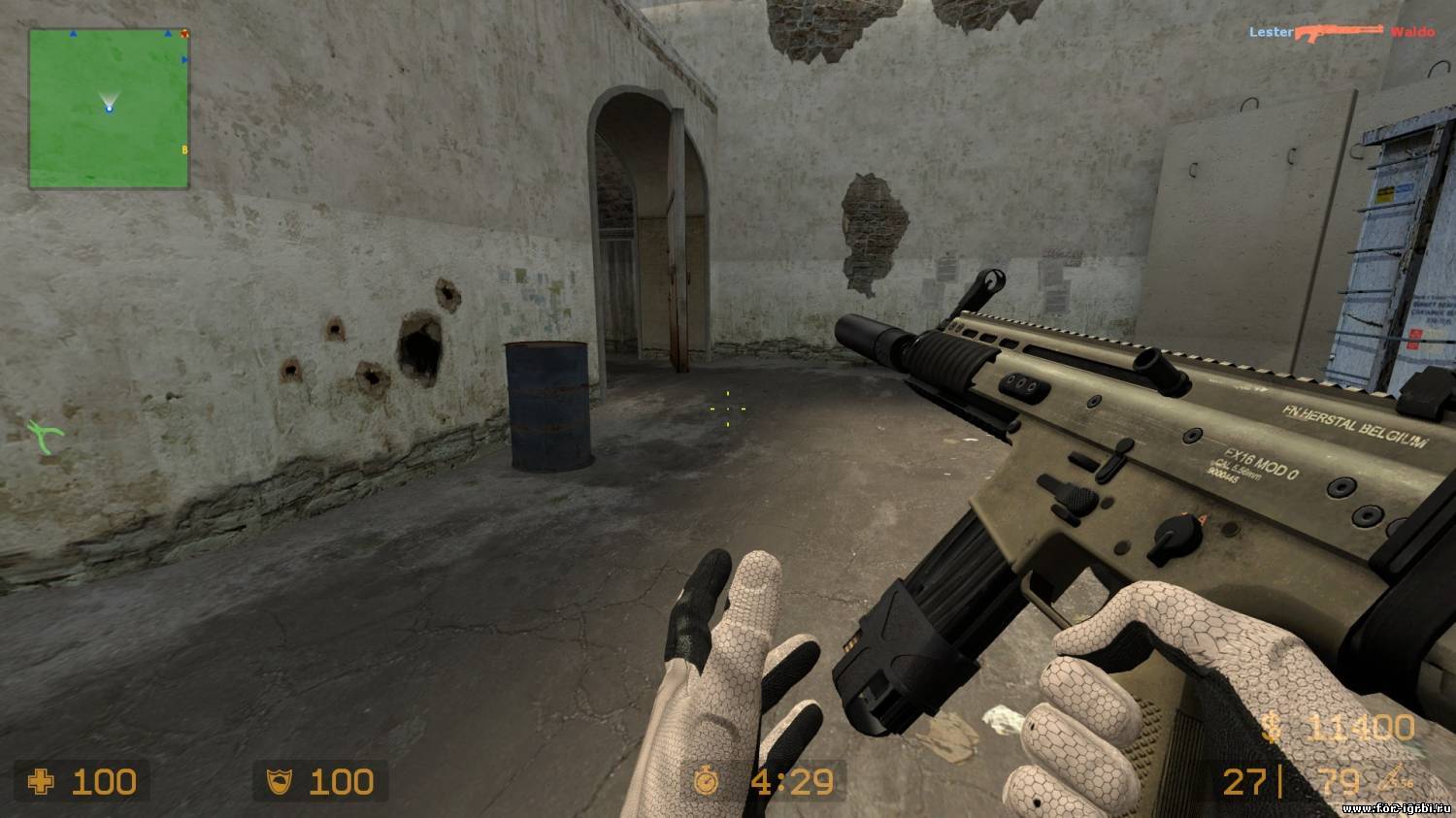Click the orange hostage marker on the radar
The width and height of the screenshot is (1456, 818).
coord(184,34)
